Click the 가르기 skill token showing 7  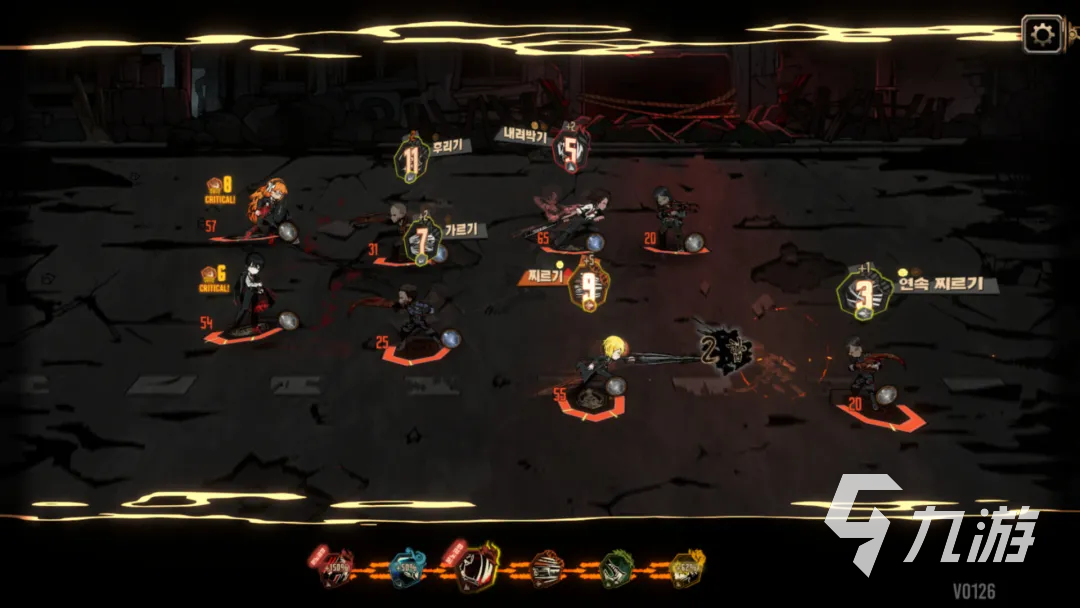(x=423, y=241)
